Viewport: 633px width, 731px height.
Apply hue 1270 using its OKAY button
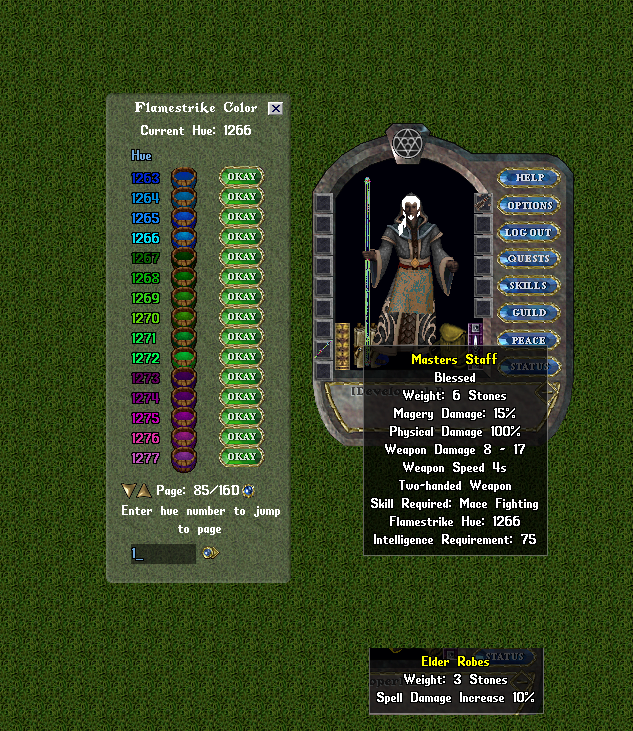[241, 317]
